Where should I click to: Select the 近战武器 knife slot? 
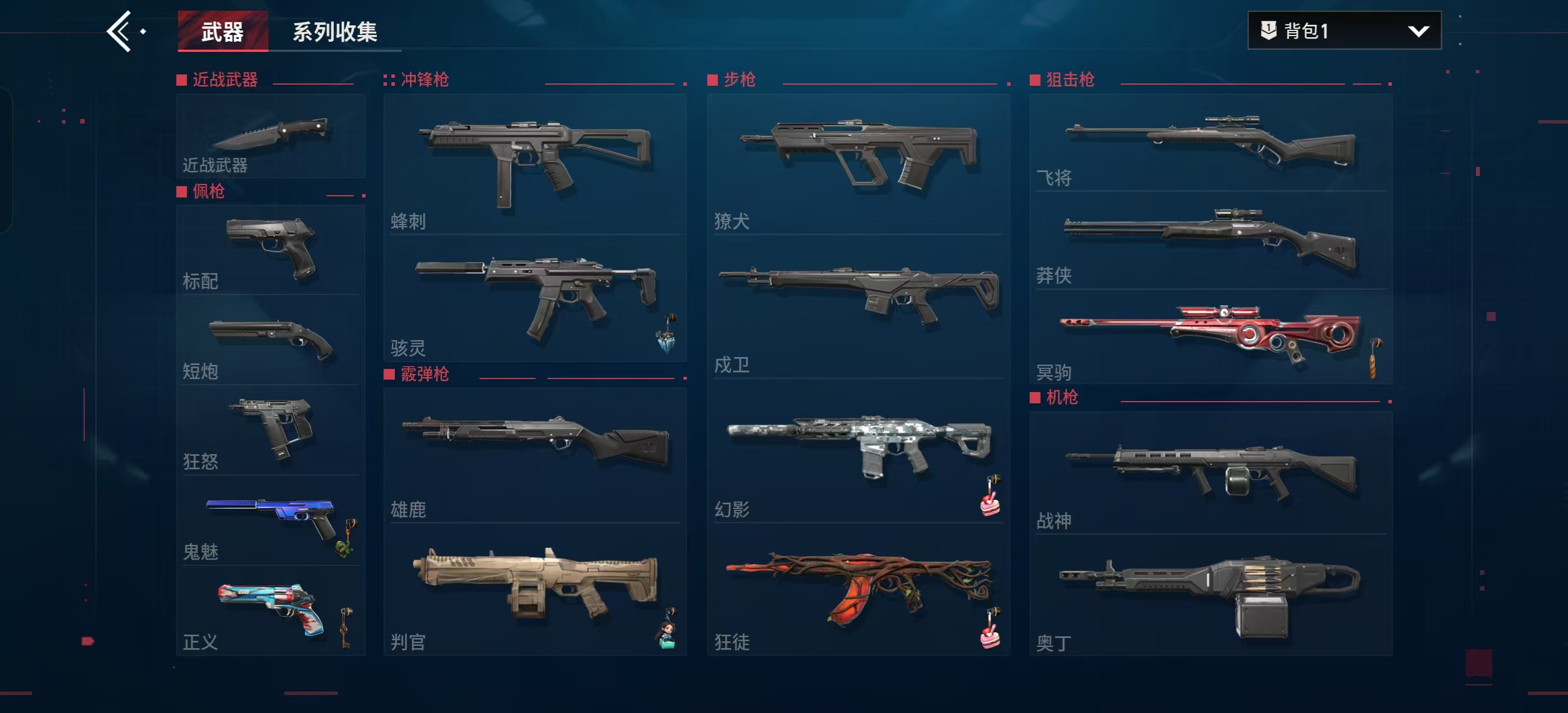(x=271, y=136)
